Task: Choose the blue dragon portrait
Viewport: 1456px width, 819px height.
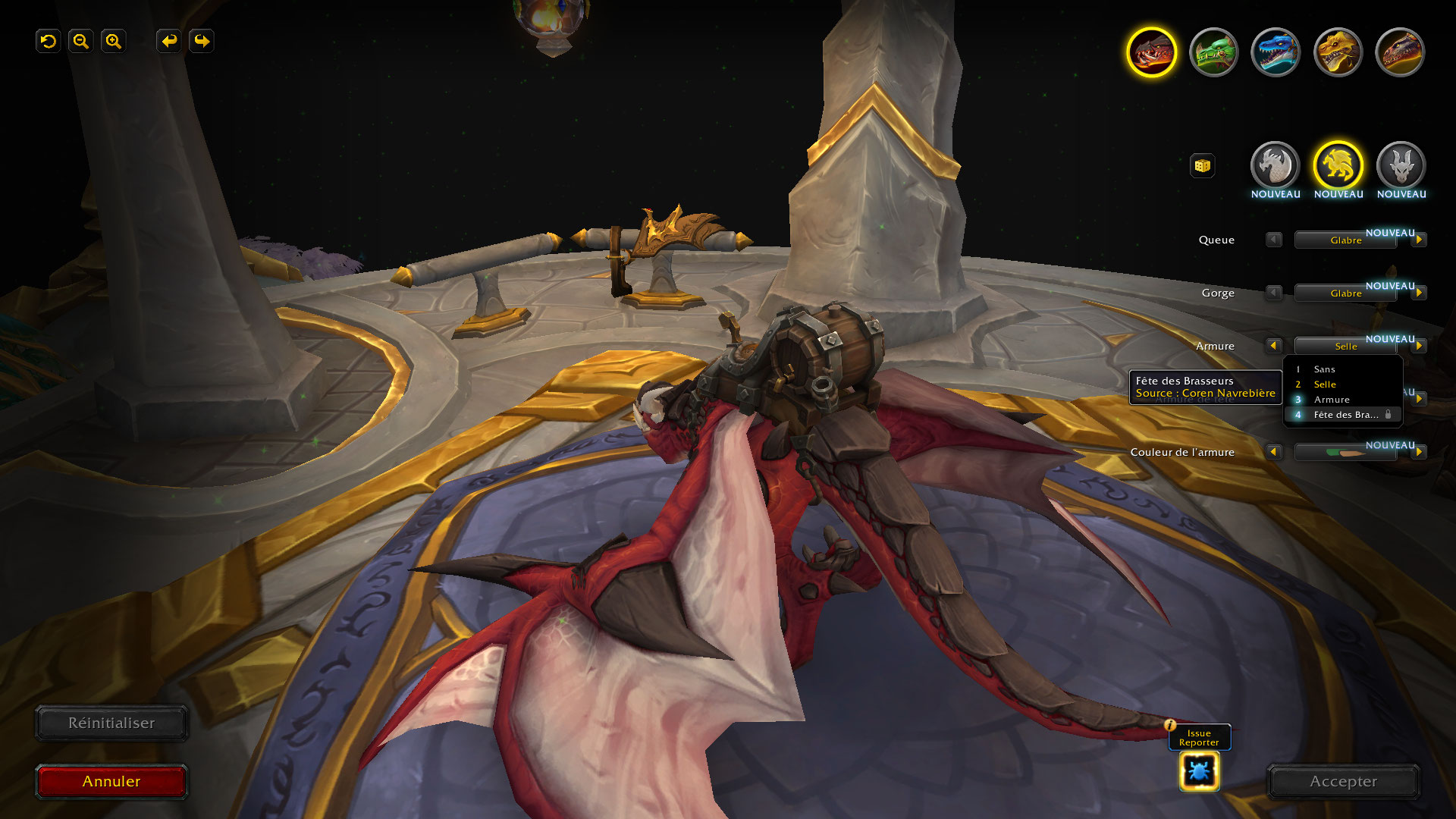Action: coord(1276,52)
